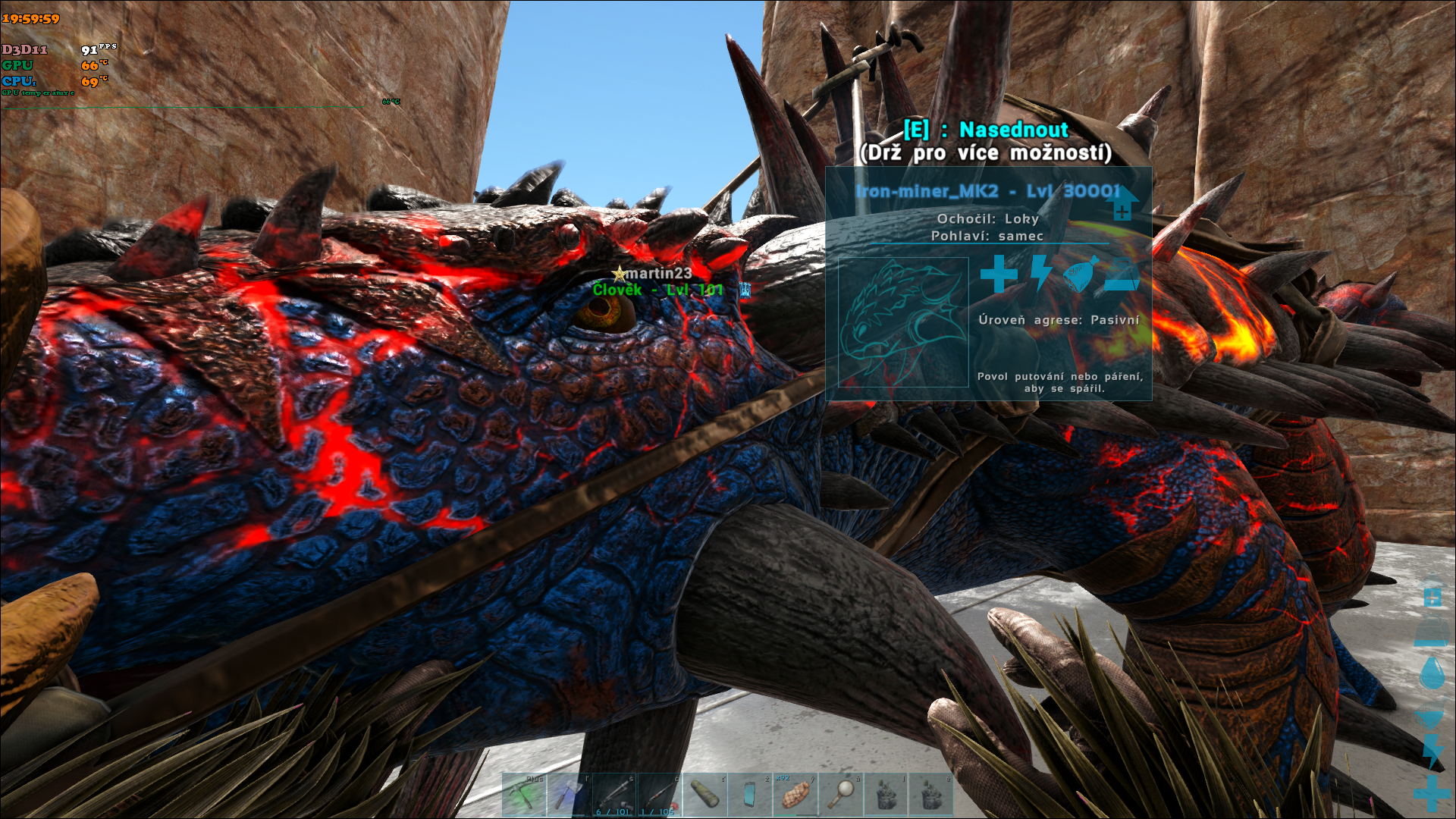The height and width of the screenshot is (819, 1456).
Task: Choose the rifle slot showing 6 / 101
Action: point(614,795)
